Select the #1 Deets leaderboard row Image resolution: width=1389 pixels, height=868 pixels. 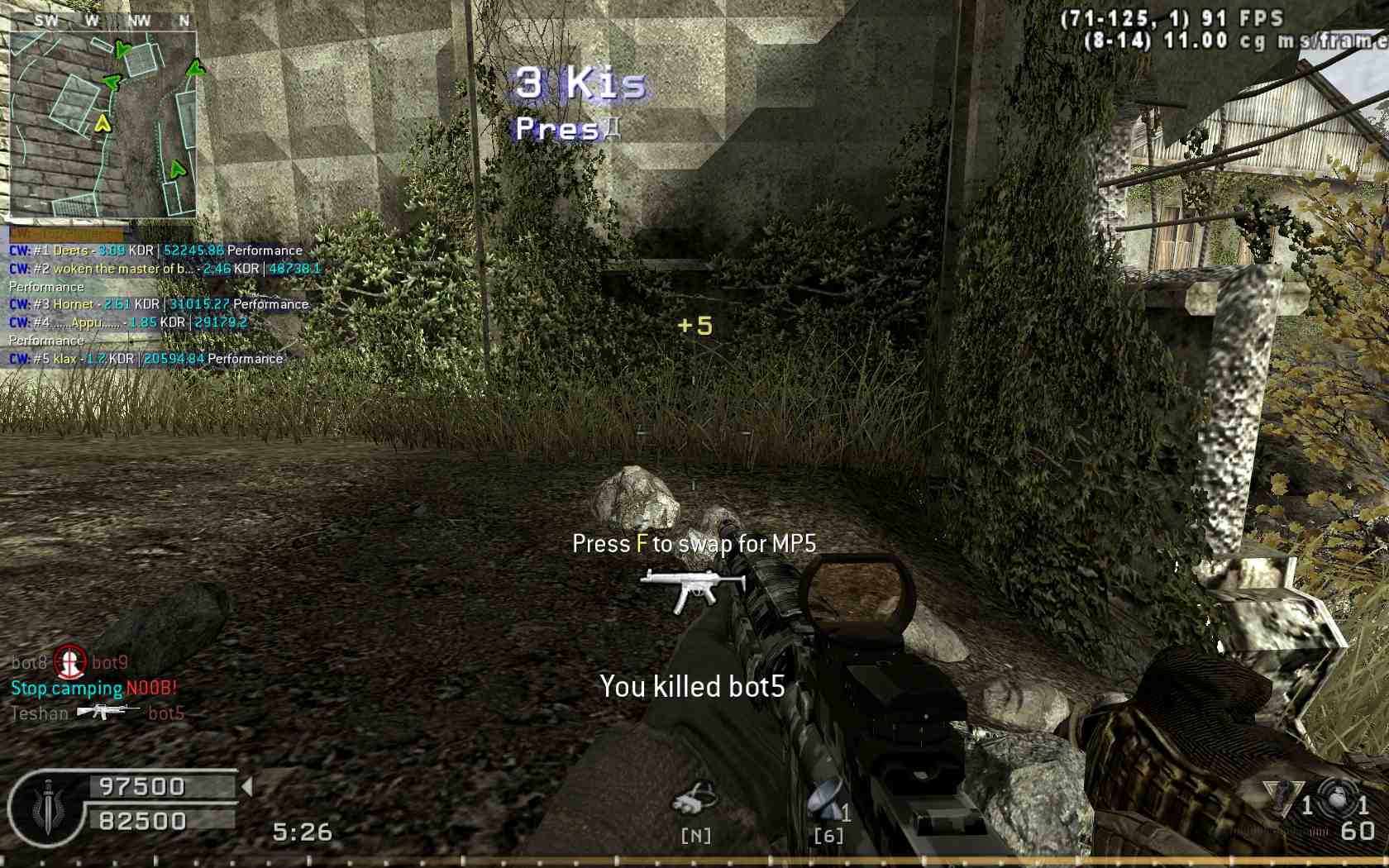click(x=155, y=250)
